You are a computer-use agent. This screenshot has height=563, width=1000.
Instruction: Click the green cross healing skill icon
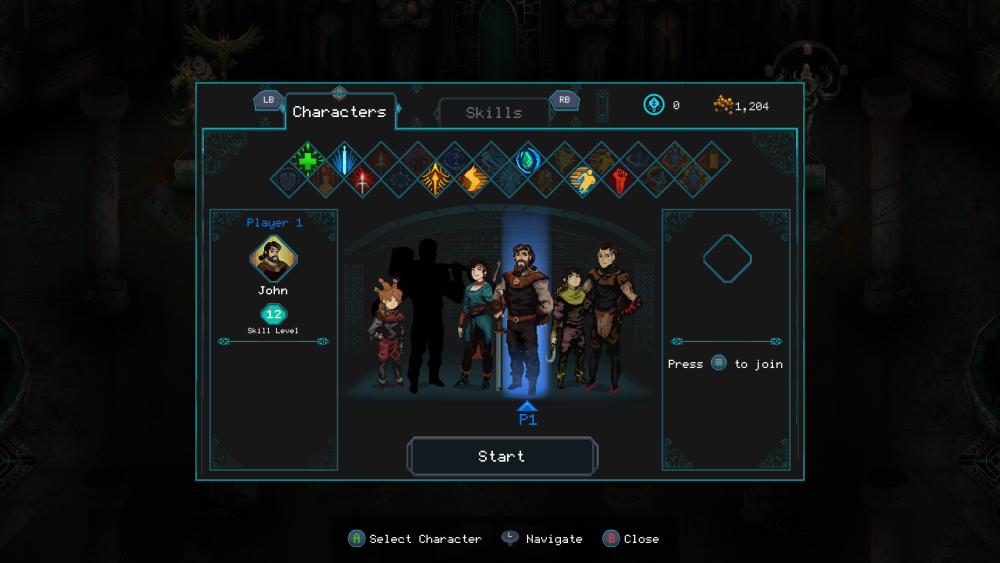(x=308, y=160)
